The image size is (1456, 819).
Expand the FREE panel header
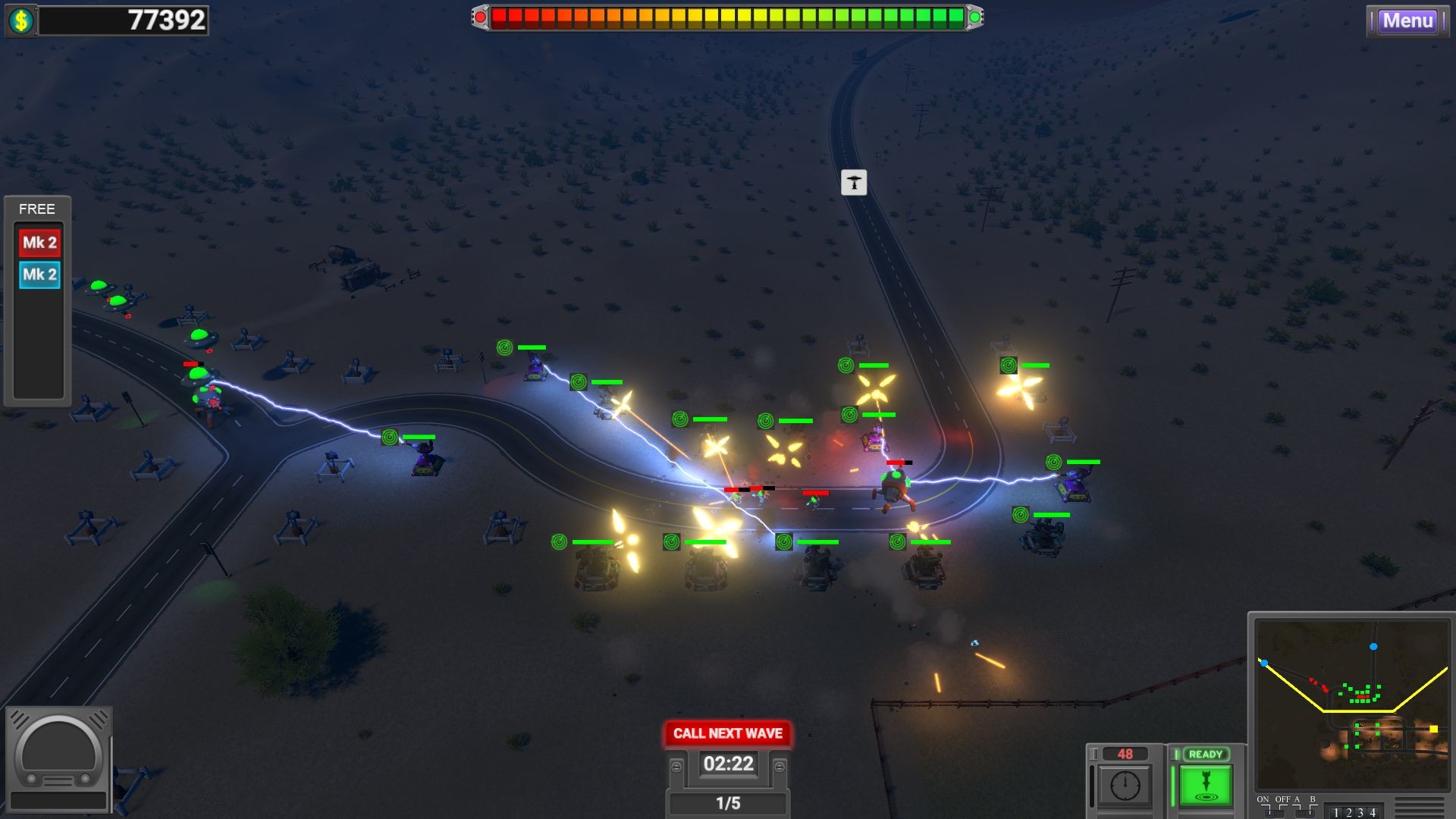pyautogui.click(x=38, y=209)
